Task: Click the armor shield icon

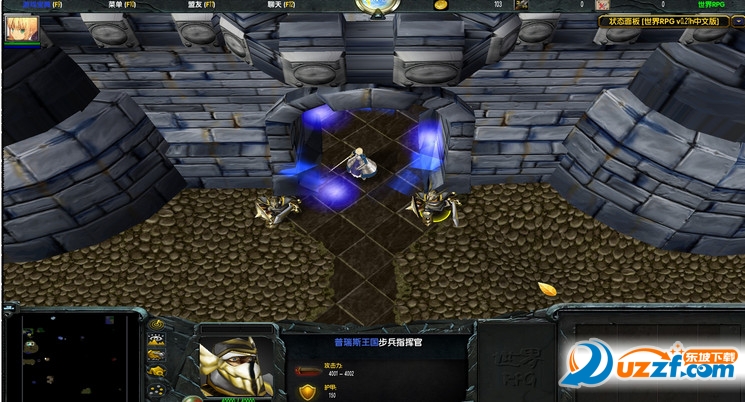Action: [308, 392]
